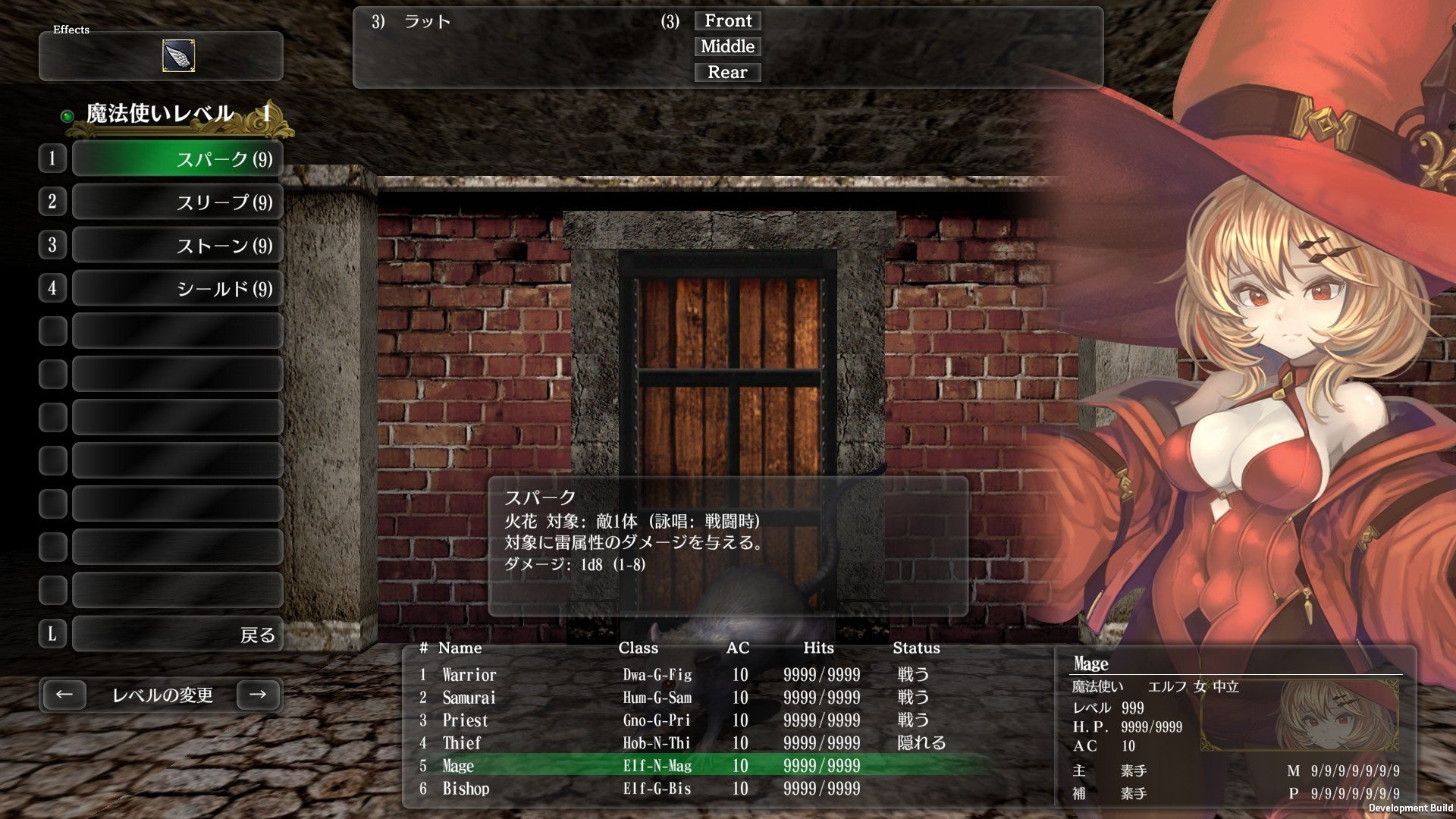The height and width of the screenshot is (819, 1456).
Task: Select the Middle enemy position
Action: click(727, 46)
